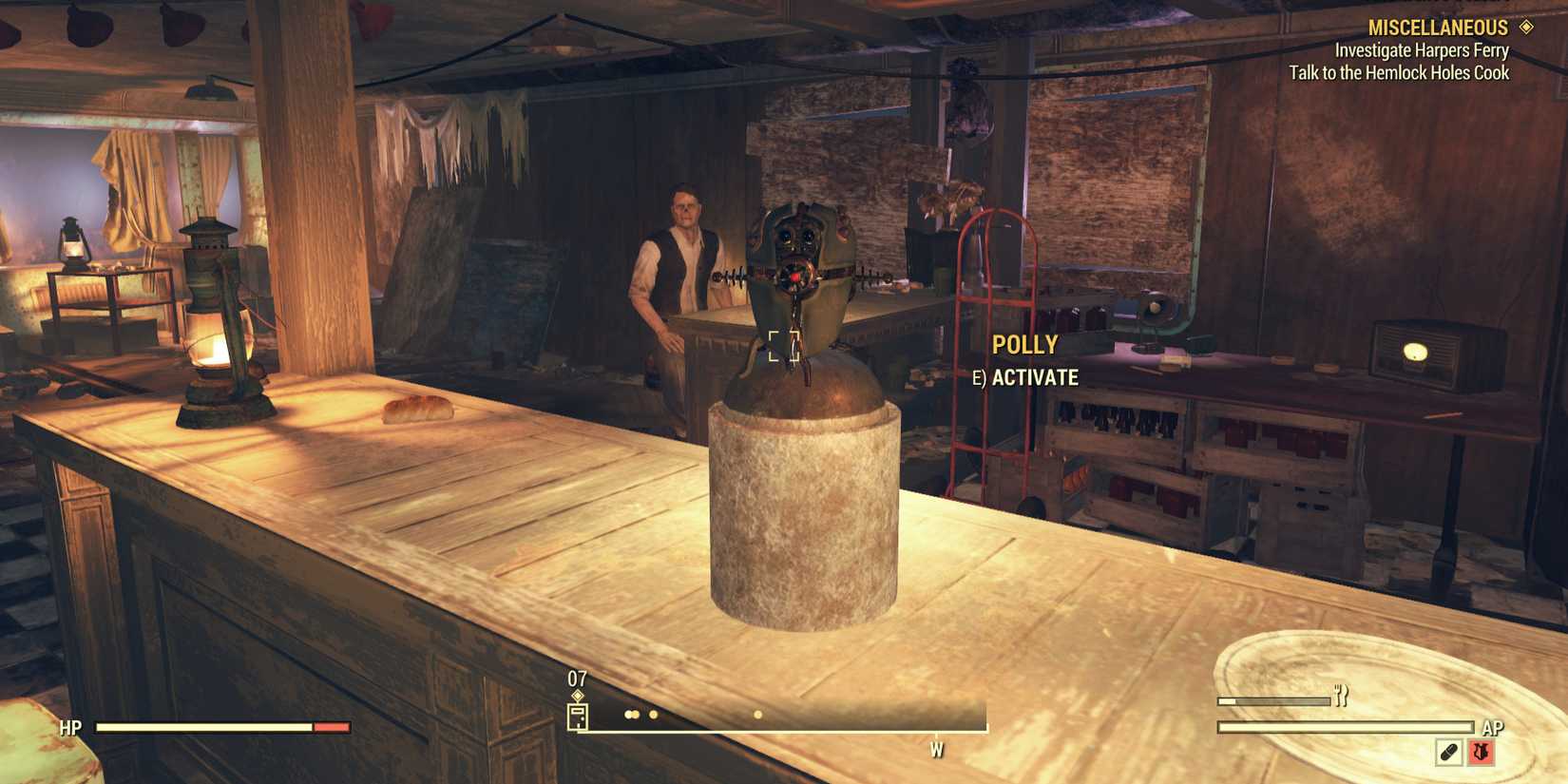1568x784 pixels.
Task: Select the leftmost pair of dots on compass
Action: coord(631,715)
